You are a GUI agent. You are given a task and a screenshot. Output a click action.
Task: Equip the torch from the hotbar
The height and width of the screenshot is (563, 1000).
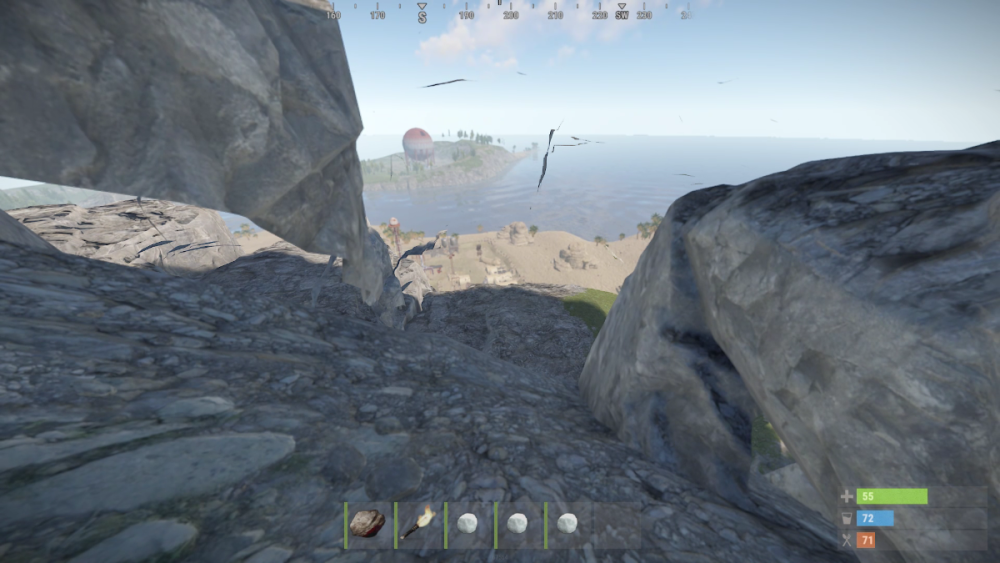(418, 524)
